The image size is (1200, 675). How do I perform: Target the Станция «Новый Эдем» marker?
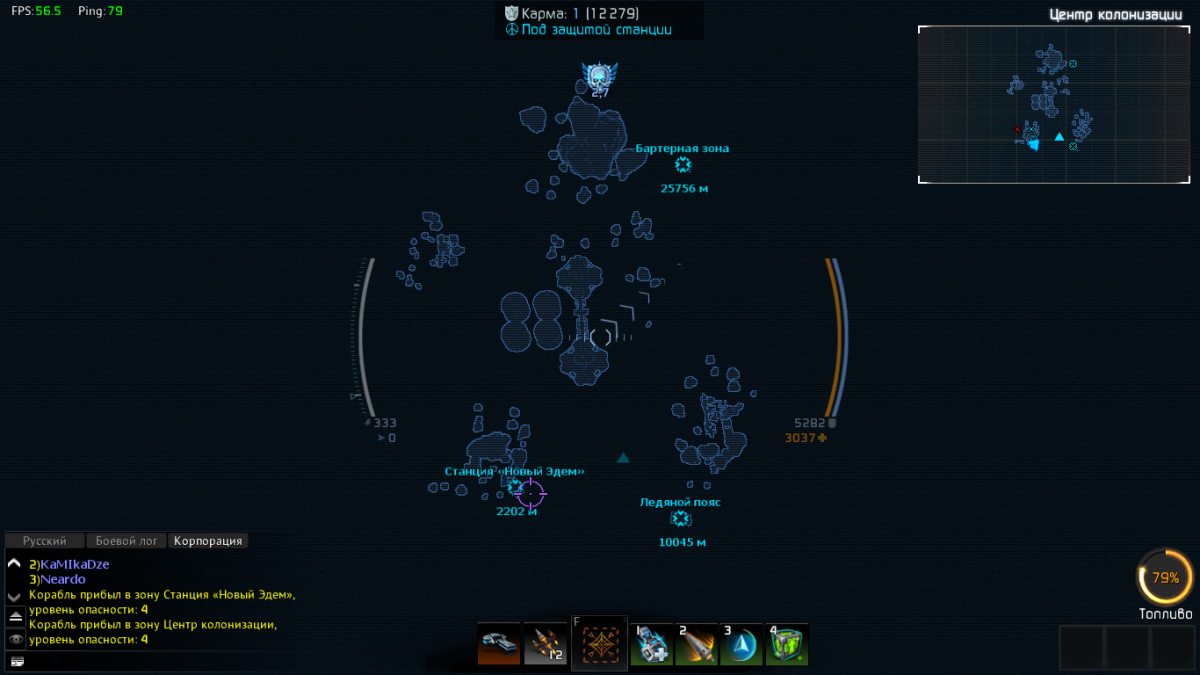click(516, 488)
